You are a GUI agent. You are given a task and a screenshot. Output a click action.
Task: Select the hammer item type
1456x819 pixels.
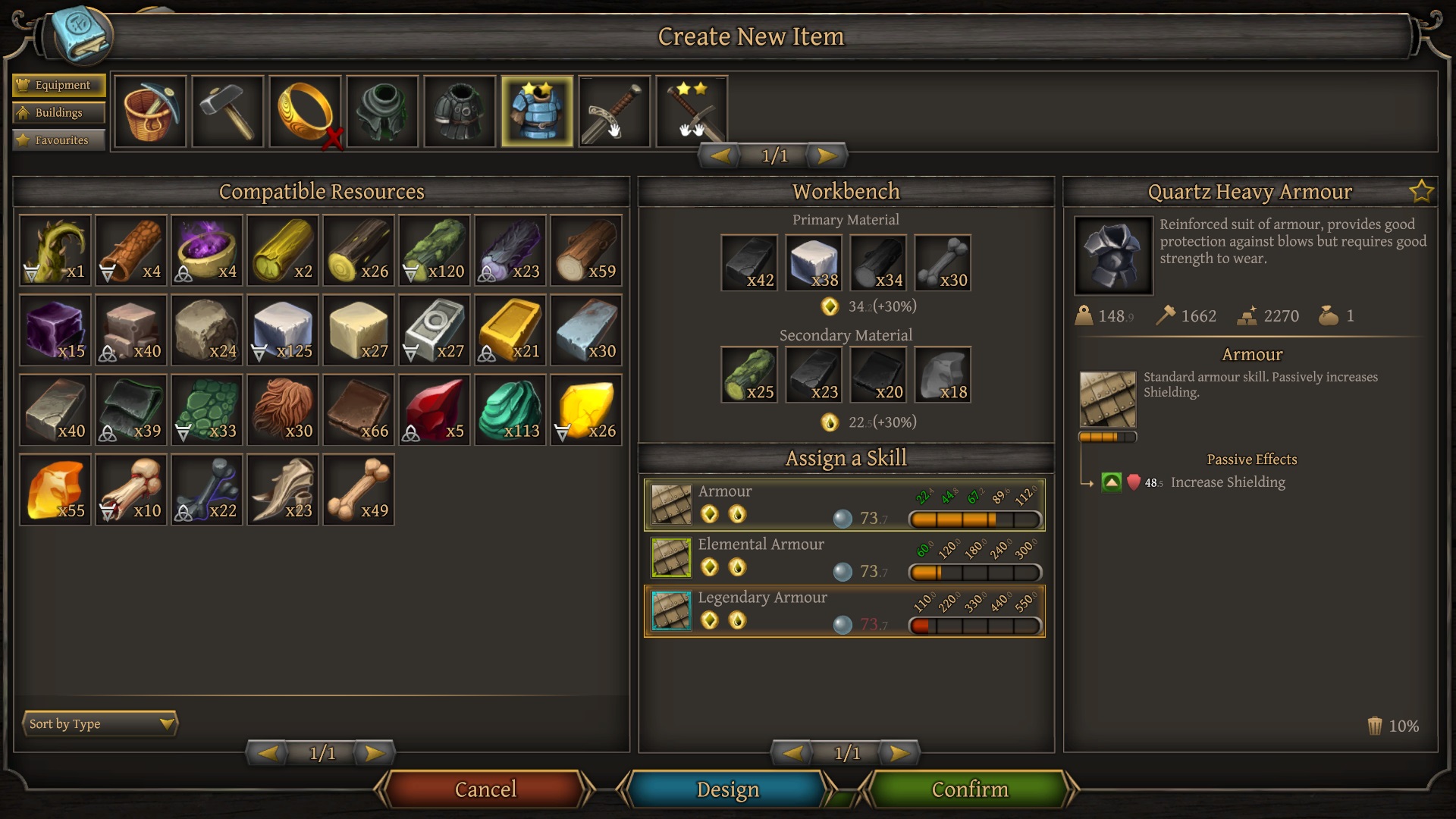(x=227, y=111)
